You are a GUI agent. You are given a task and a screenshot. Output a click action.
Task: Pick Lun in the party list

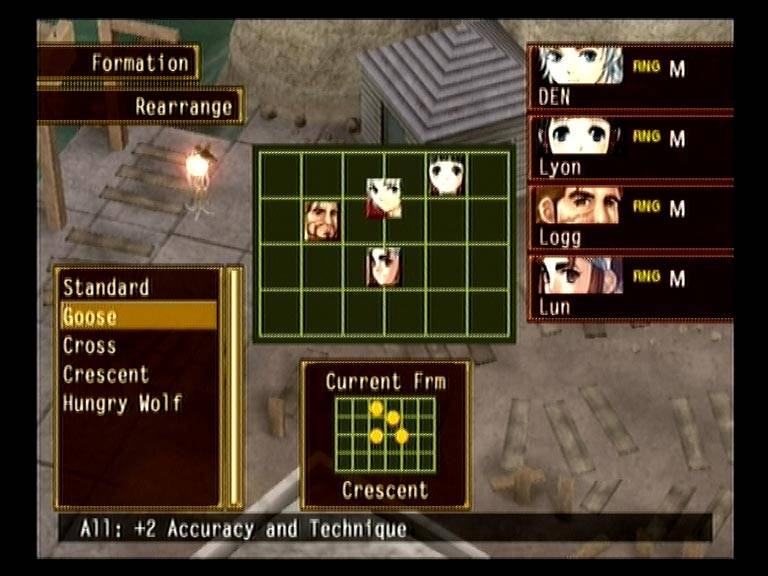[630, 288]
